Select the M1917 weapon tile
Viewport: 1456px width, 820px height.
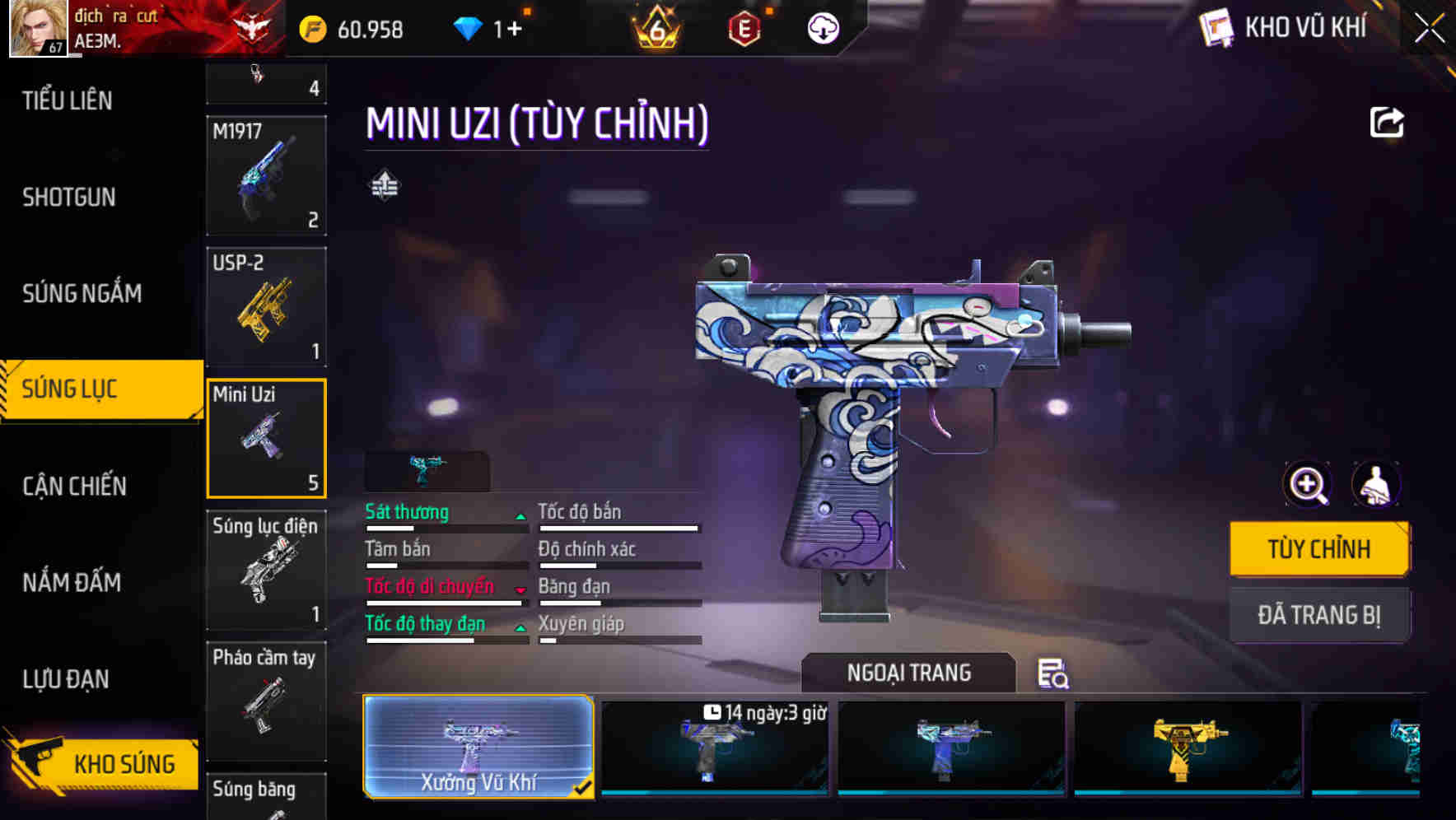point(266,175)
